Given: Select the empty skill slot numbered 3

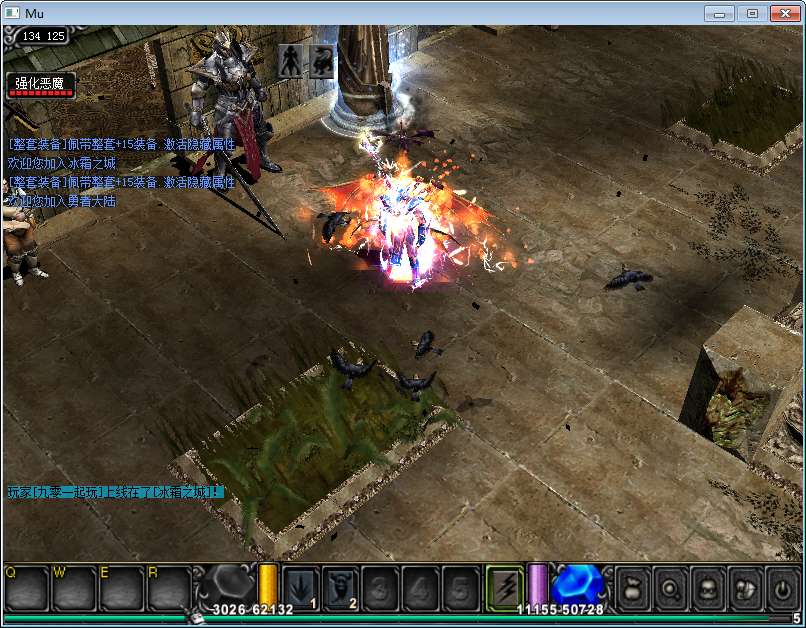Looking at the screenshot, I should click(381, 586).
